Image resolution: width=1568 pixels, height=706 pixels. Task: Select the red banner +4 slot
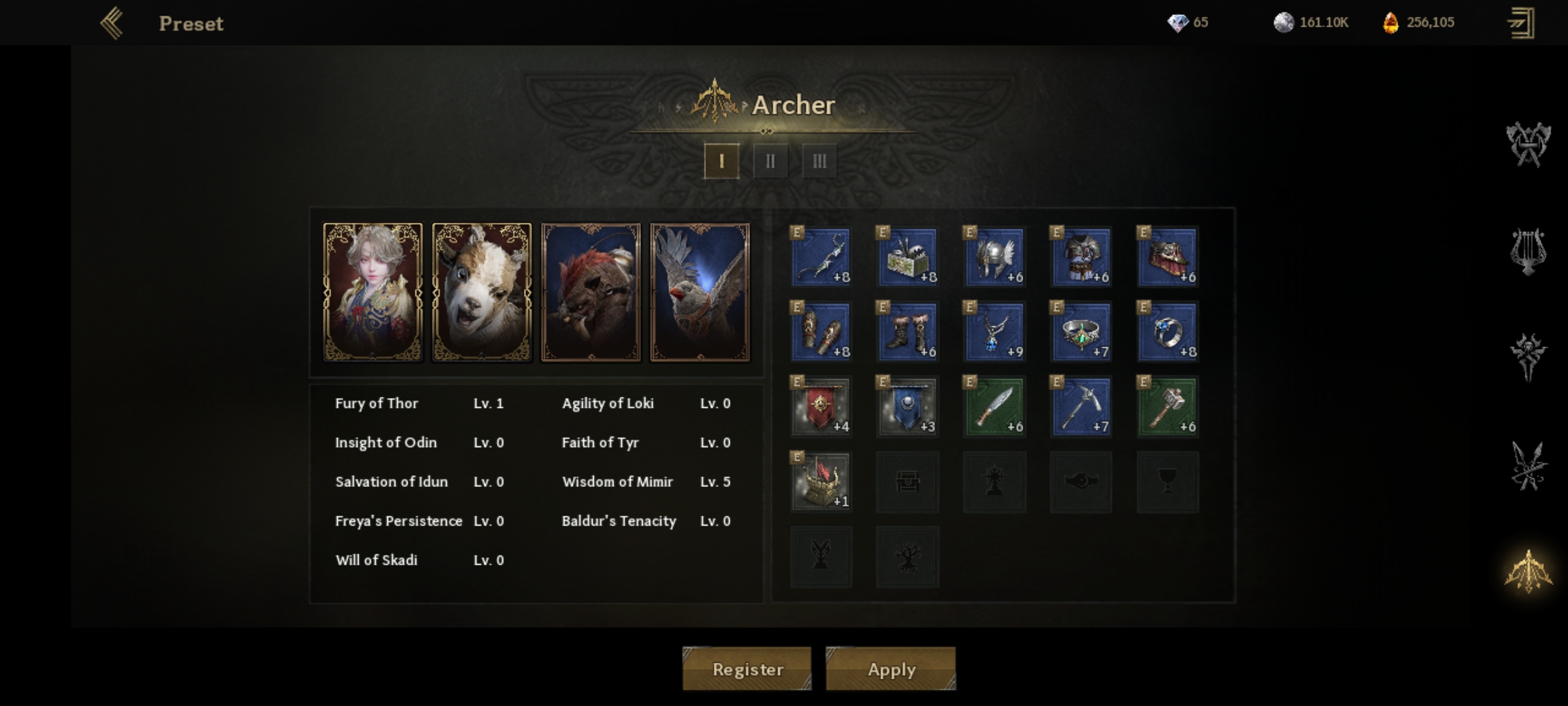[x=821, y=407]
